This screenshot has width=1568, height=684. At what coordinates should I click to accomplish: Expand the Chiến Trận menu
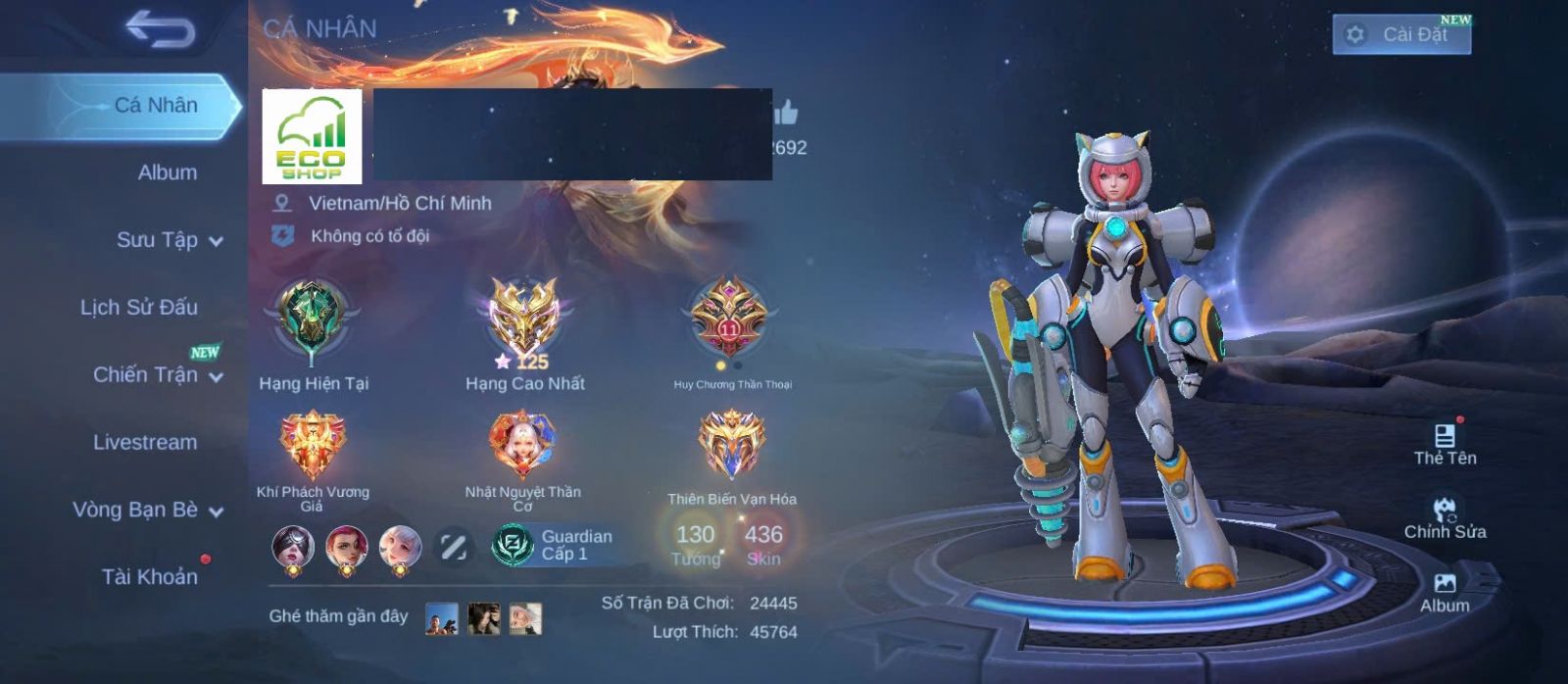[x=157, y=374]
